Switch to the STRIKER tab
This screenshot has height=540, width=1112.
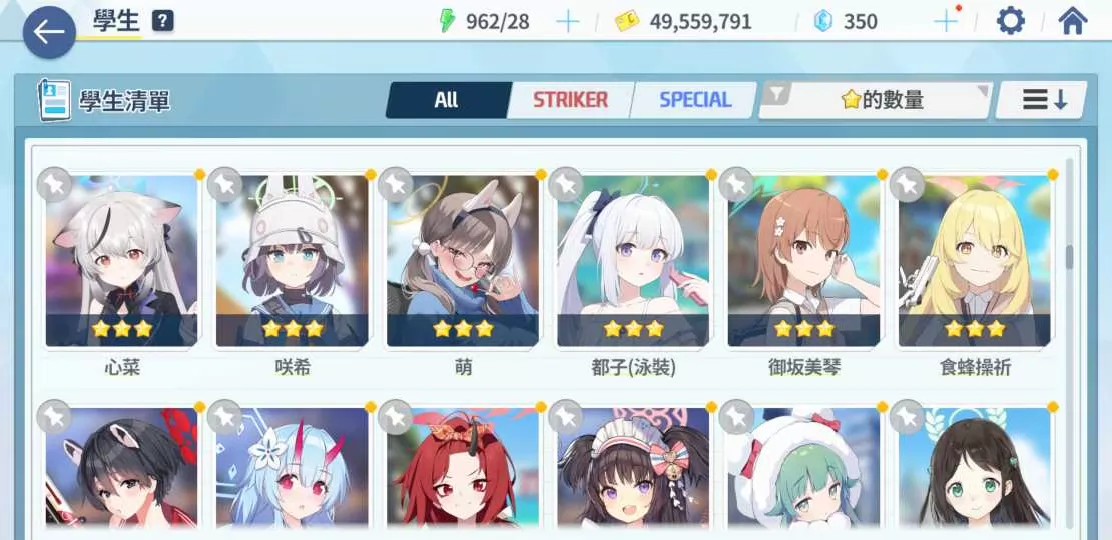click(x=570, y=100)
